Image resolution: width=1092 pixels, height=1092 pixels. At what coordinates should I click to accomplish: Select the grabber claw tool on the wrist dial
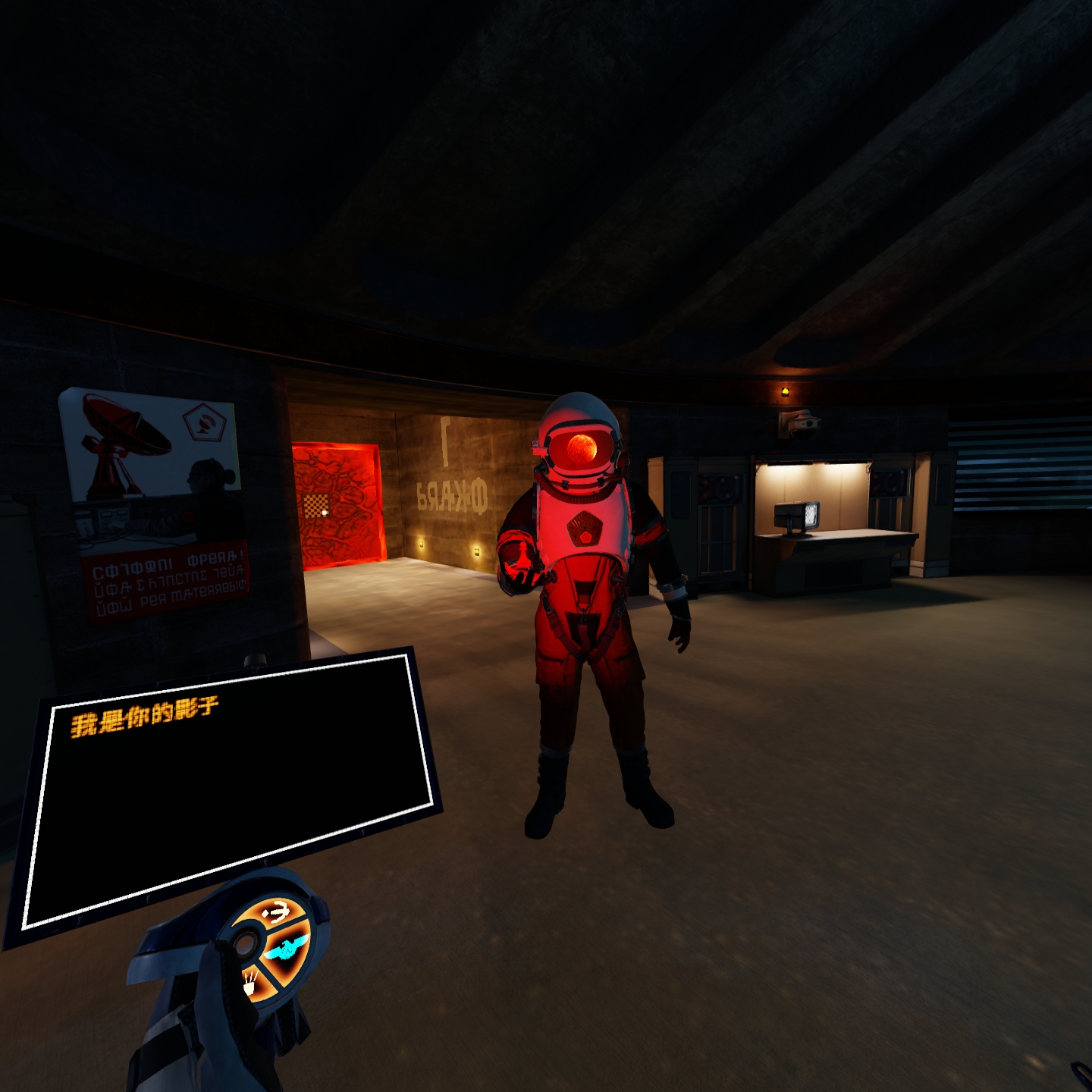277,912
